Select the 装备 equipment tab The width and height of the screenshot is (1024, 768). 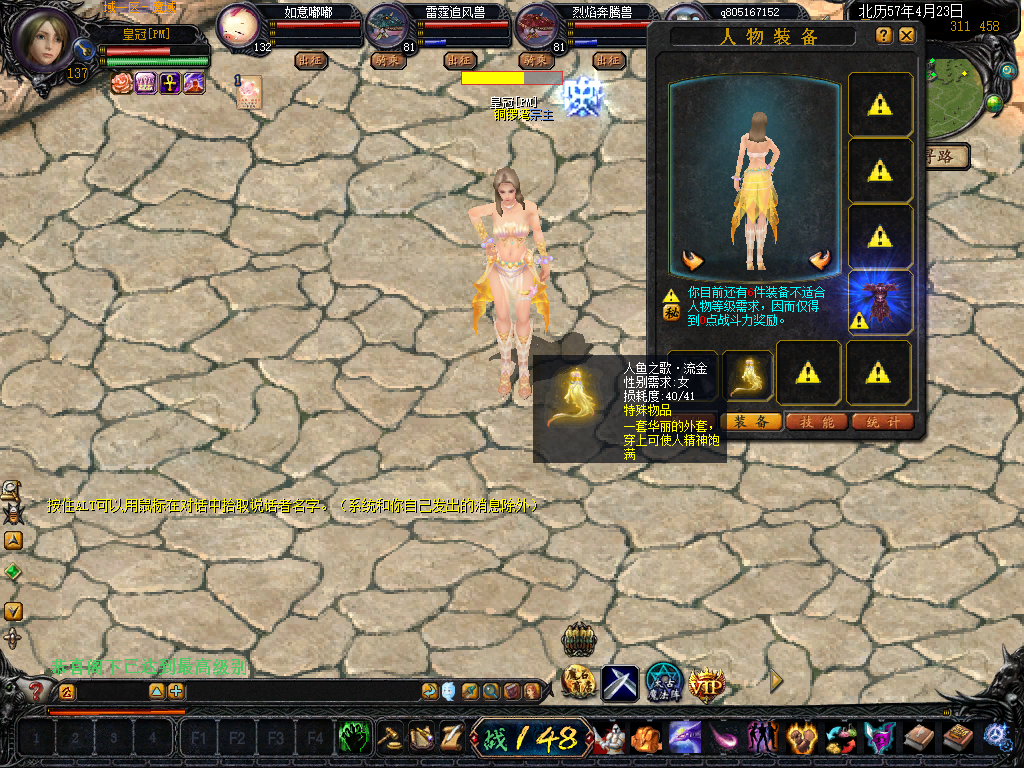tap(751, 422)
